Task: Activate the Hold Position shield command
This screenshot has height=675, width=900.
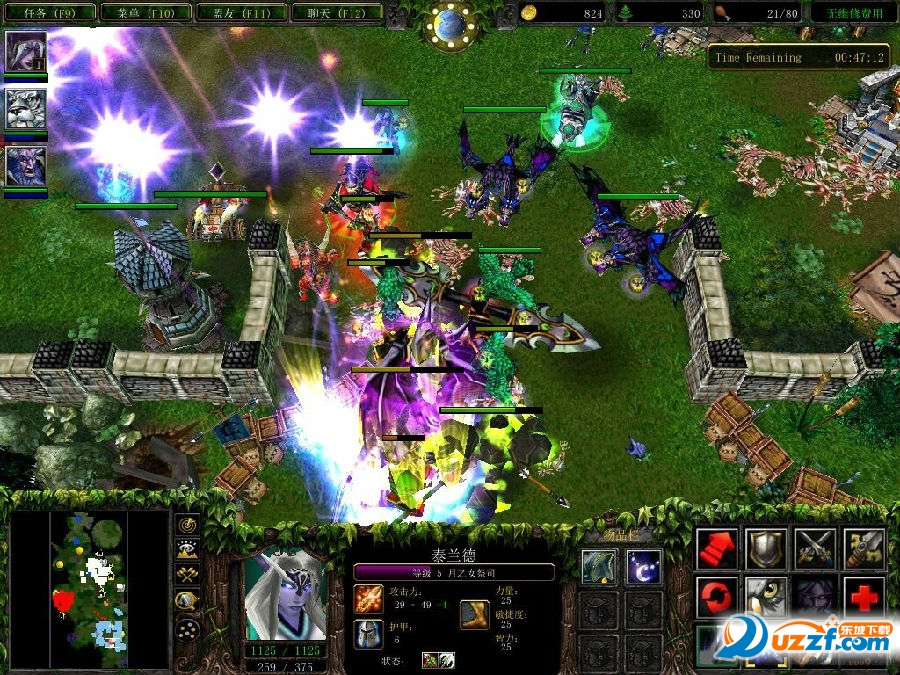Action: click(x=766, y=549)
